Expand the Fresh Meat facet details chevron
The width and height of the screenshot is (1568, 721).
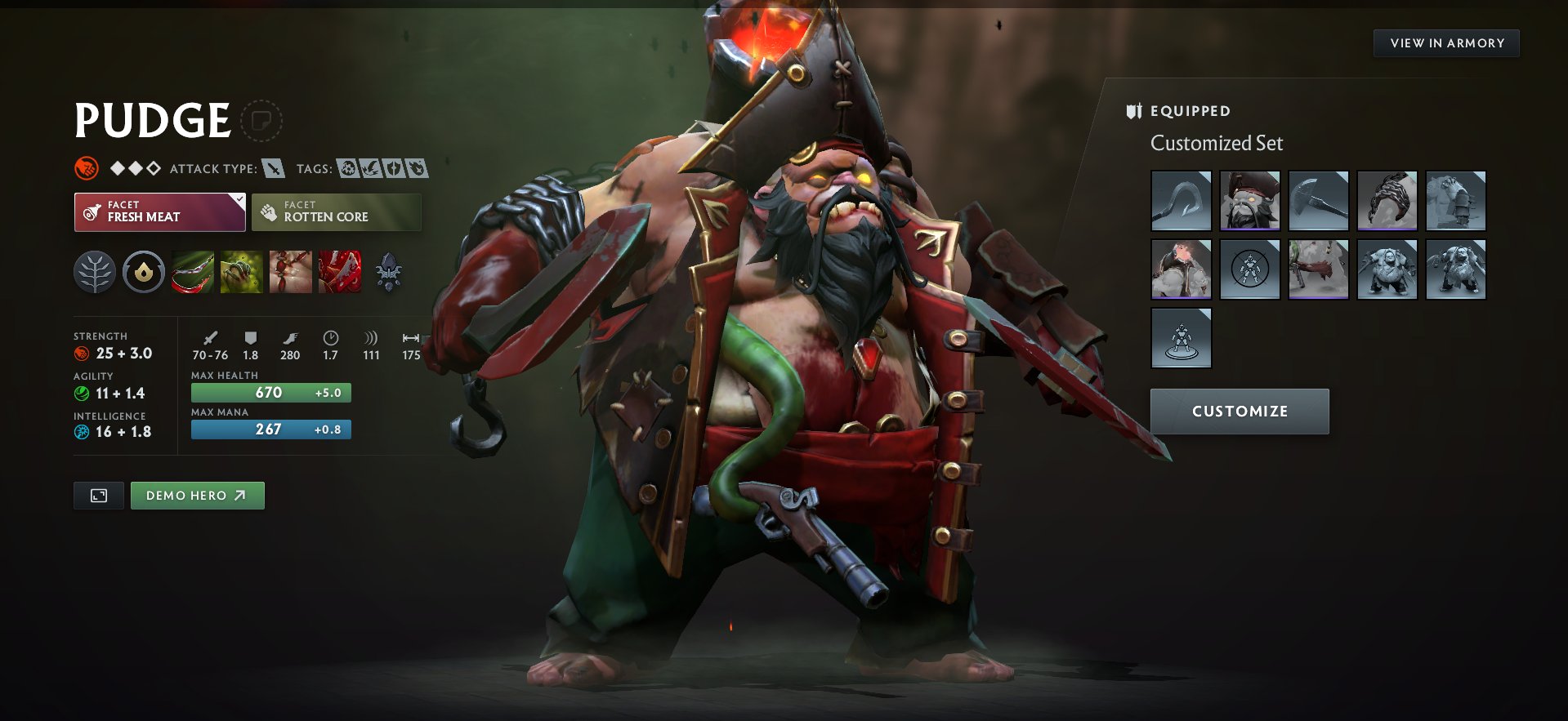[238, 200]
